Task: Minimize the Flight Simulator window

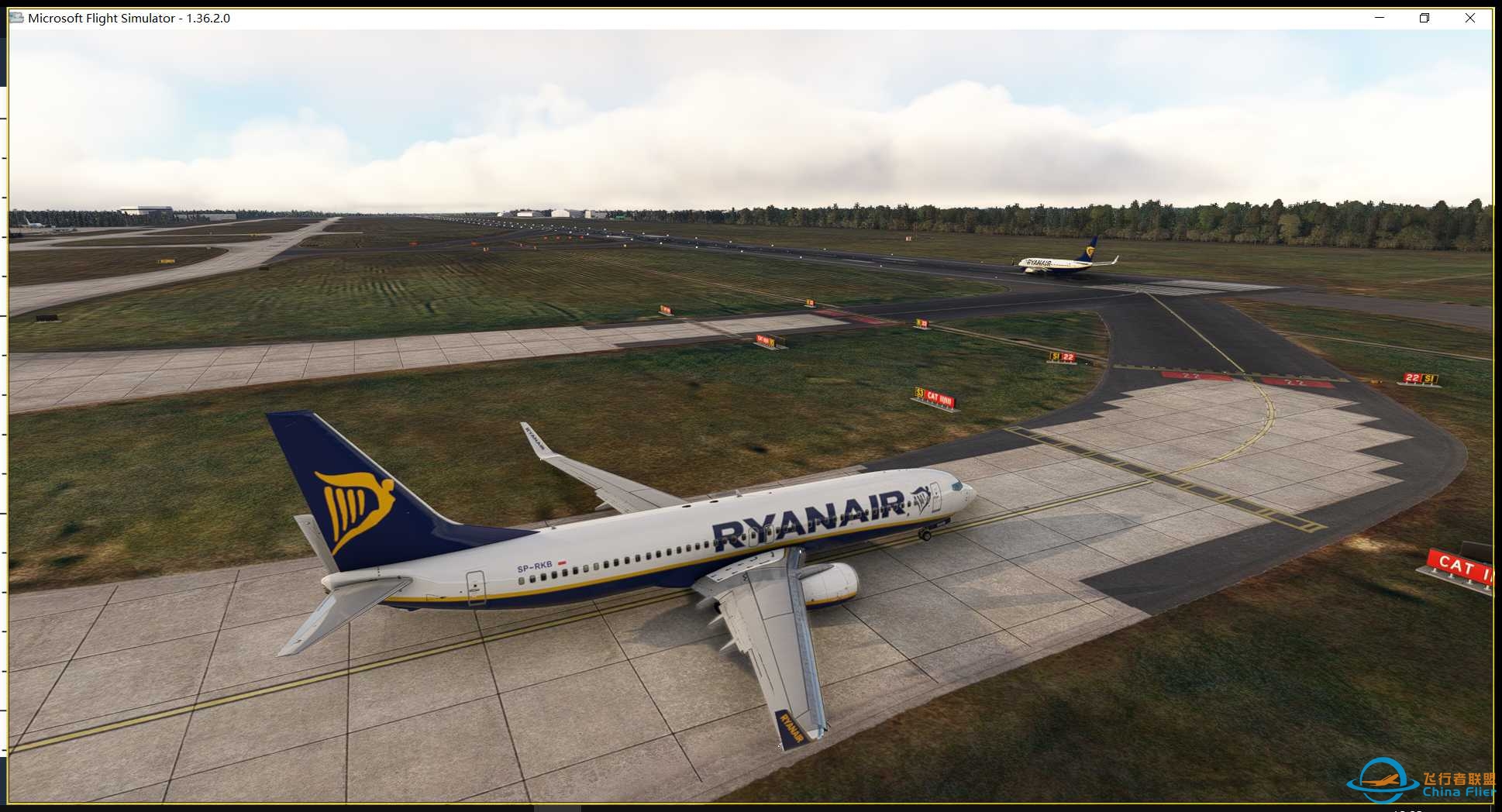Action: pyautogui.click(x=1380, y=18)
